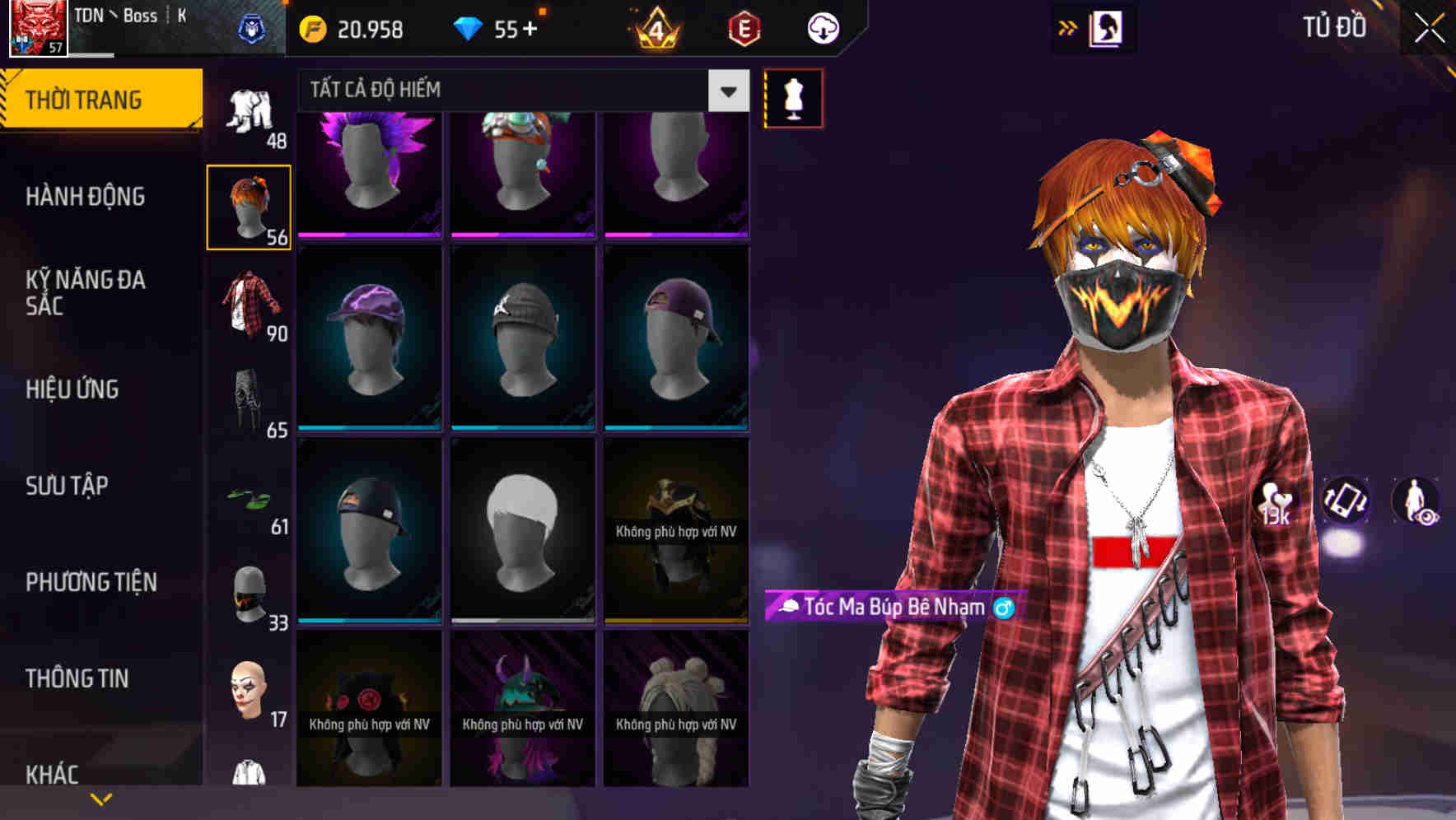Expand the yellow chevron below the sidebar

coord(100,799)
